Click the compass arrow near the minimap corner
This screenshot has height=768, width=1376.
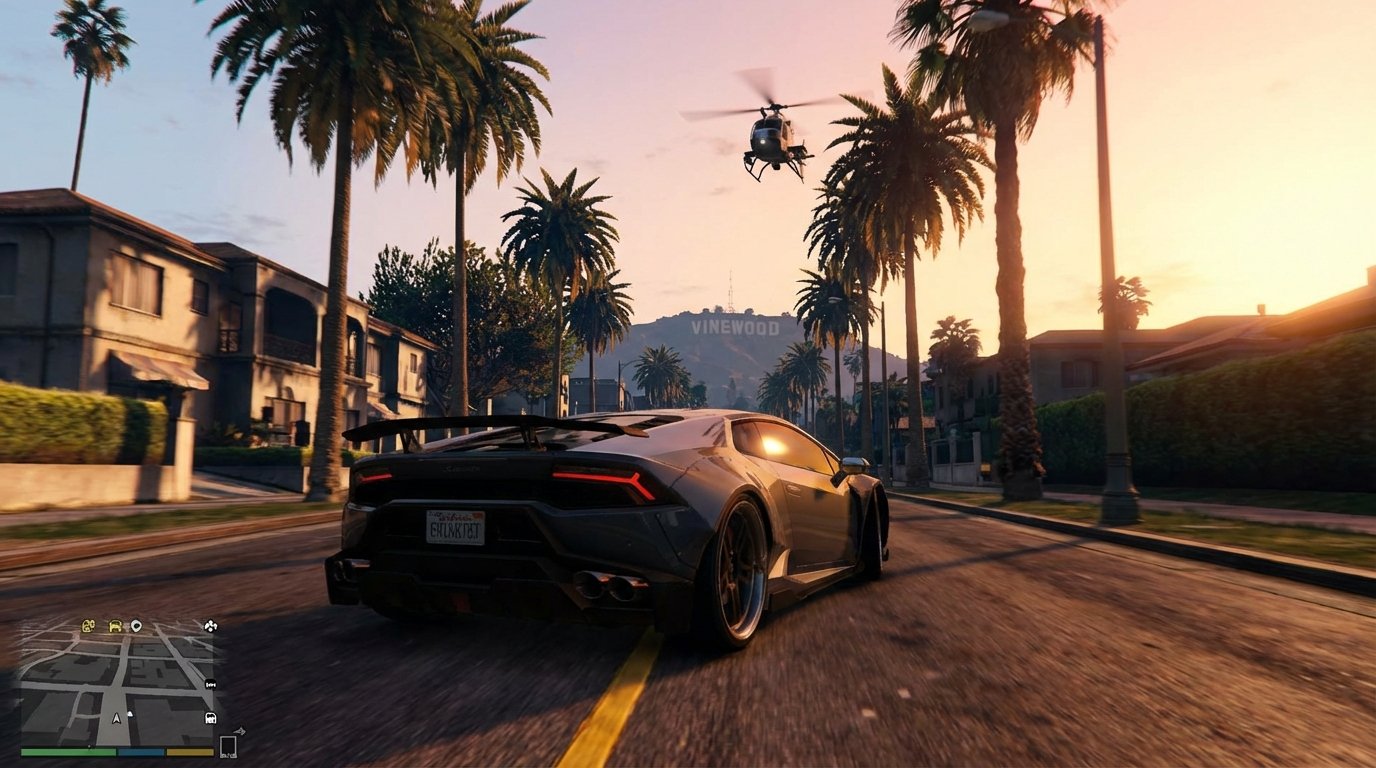pyautogui.click(x=241, y=730)
